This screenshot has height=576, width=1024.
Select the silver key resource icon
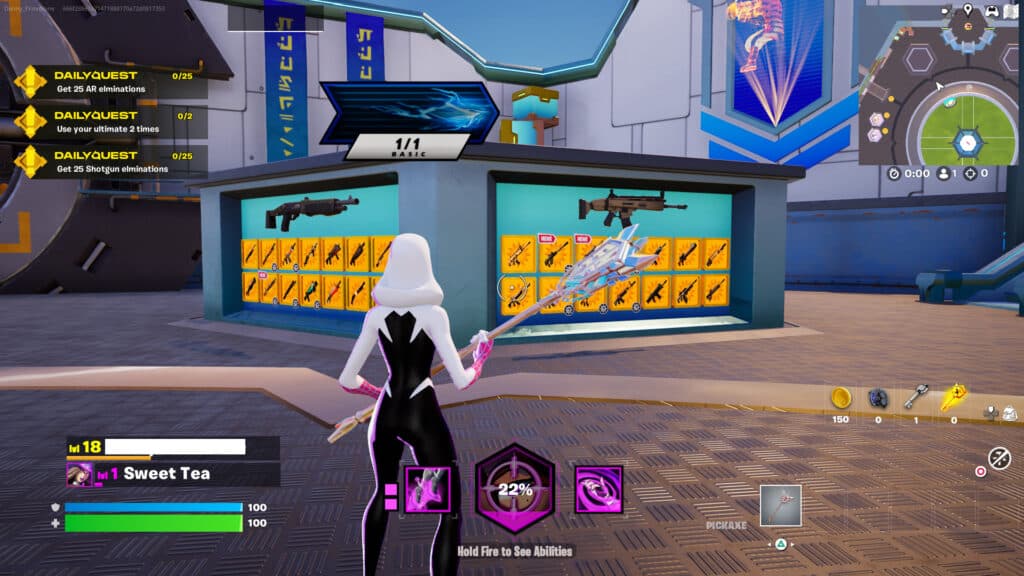[915, 398]
